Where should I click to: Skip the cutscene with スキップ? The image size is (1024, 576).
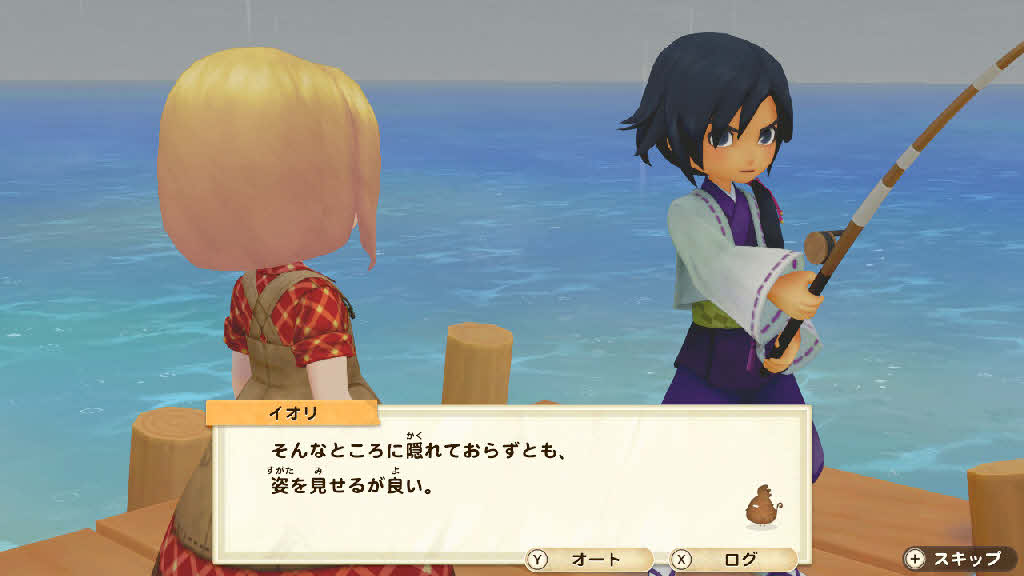click(x=956, y=559)
